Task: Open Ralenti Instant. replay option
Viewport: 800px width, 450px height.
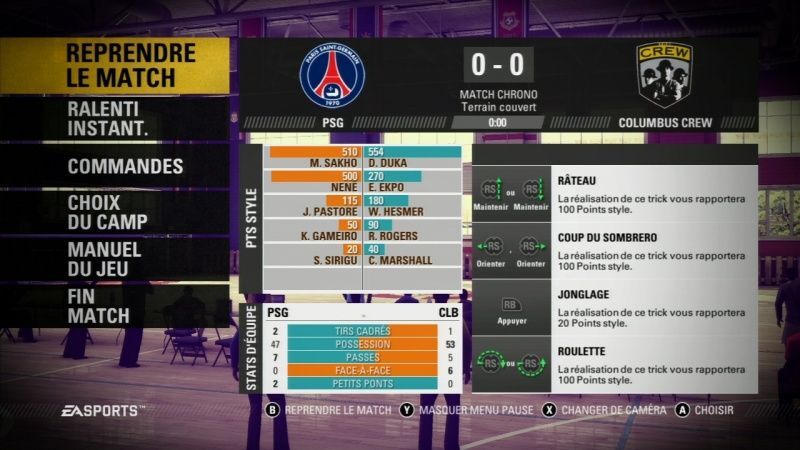Action: [108, 119]
